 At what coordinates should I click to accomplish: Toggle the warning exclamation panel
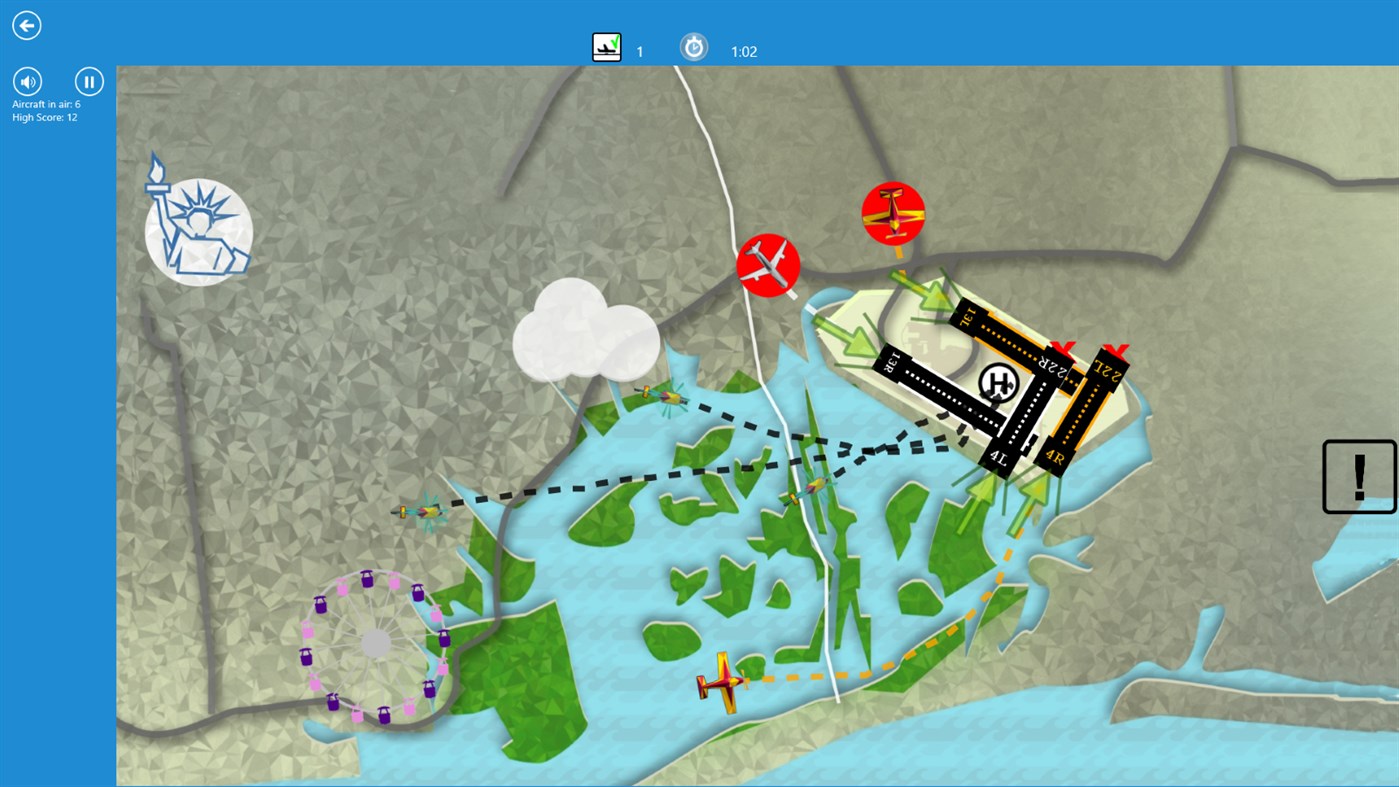pyautogui.click(x=1358, y=474)
